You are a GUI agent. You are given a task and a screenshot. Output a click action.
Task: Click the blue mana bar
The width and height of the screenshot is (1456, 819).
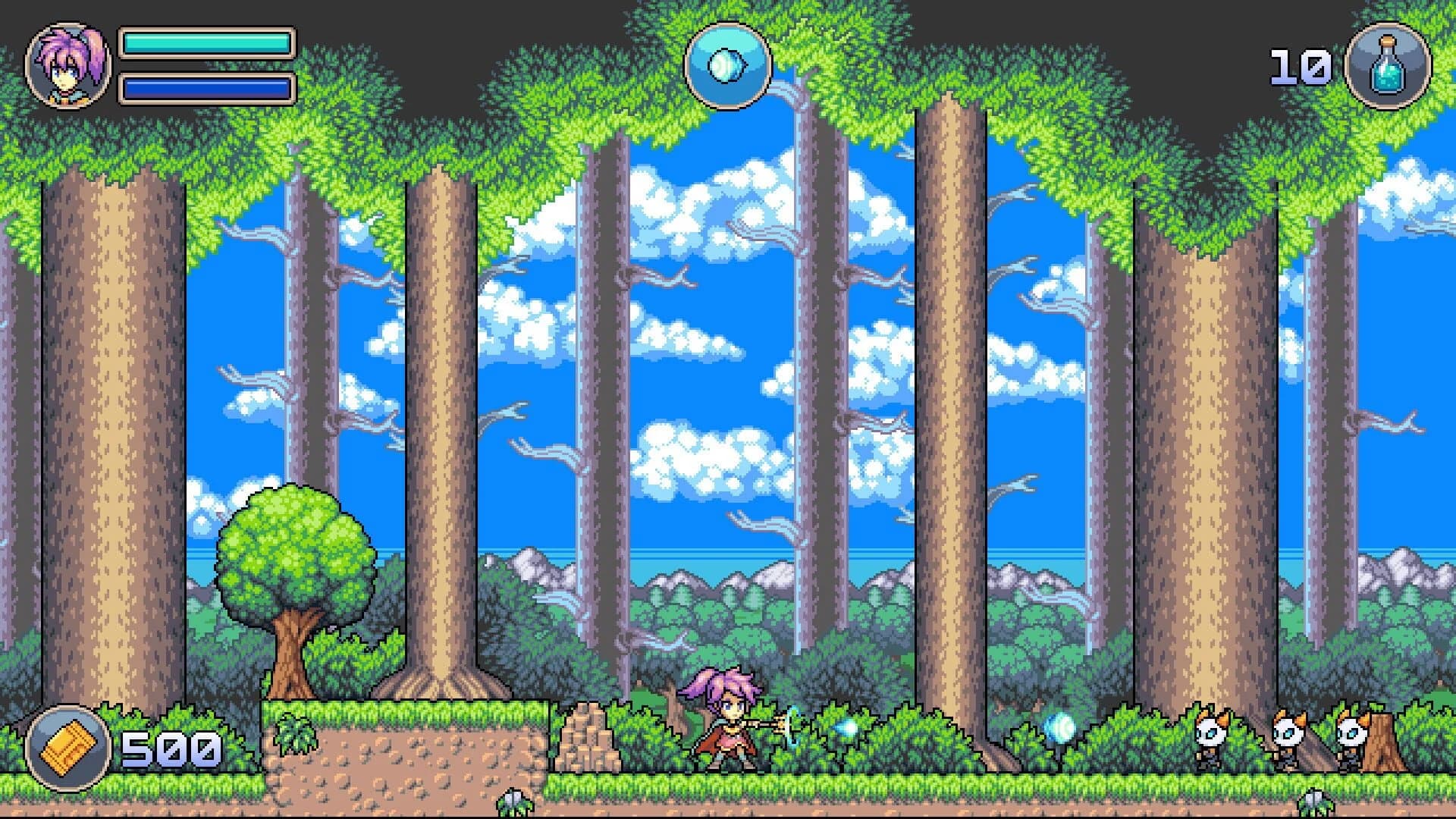click(206, 87)
